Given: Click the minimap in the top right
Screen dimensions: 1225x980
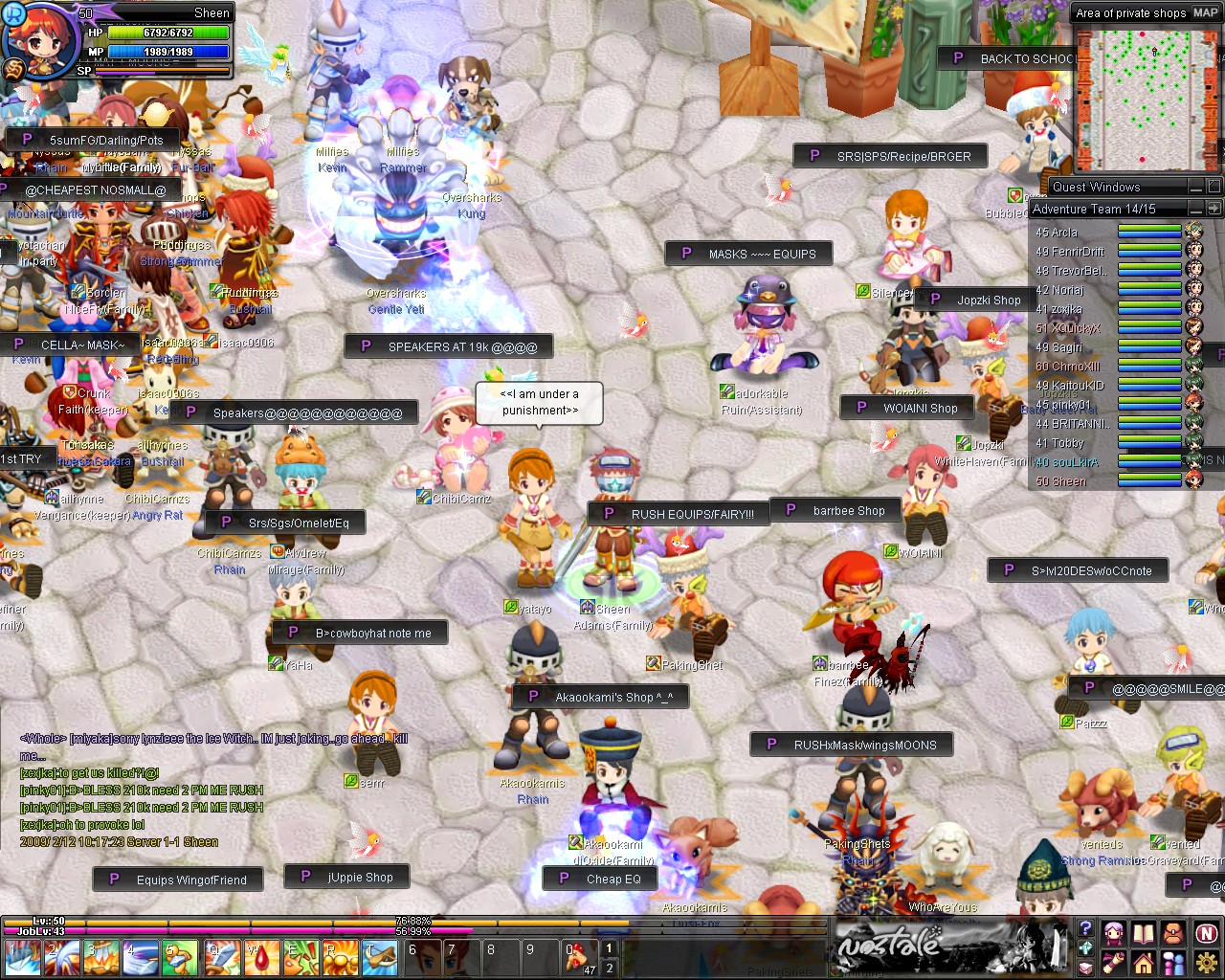Looking at the screenshot, I should [x=1147, y=99].
